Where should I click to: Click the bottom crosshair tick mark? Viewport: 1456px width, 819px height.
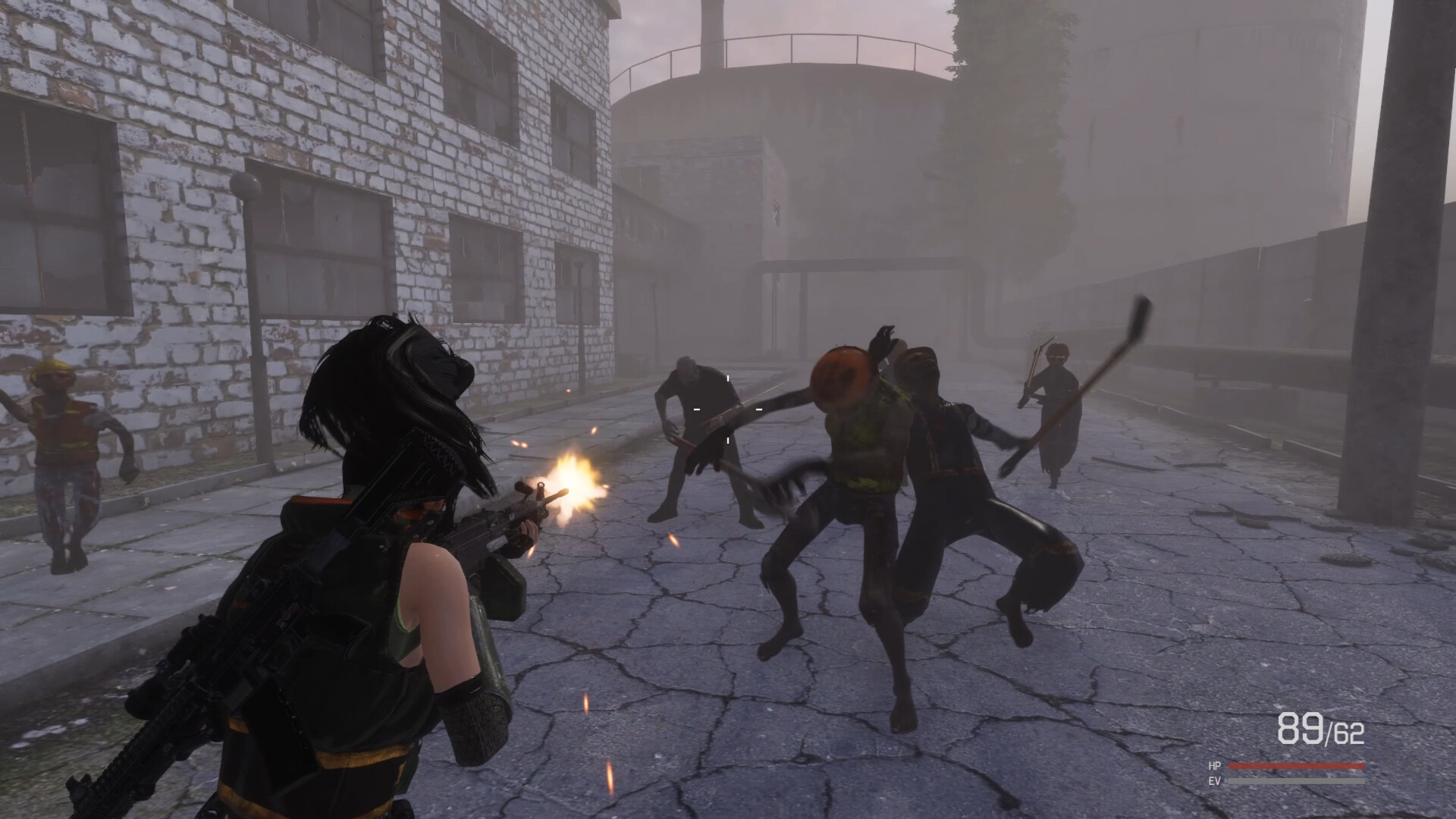click(x=728, y=440)
